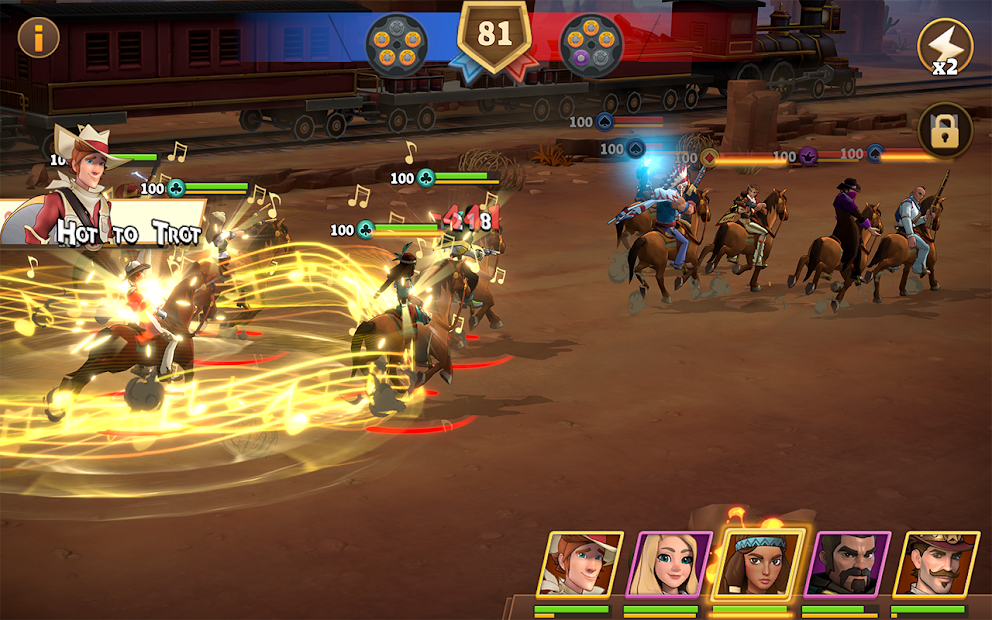The image size is (992, 620).
Task: Select the mustached cowboy hero portrait
Action: (935, 565)
